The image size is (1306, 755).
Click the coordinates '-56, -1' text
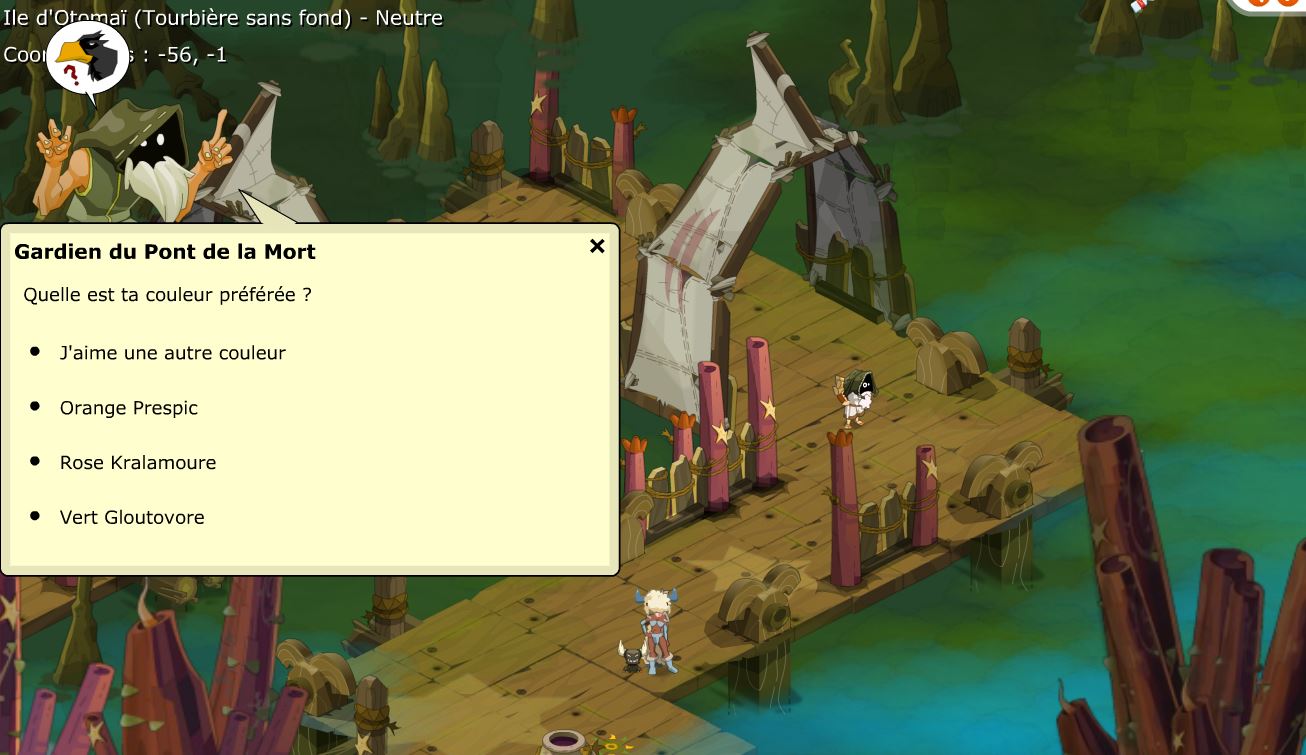(192, 55)
